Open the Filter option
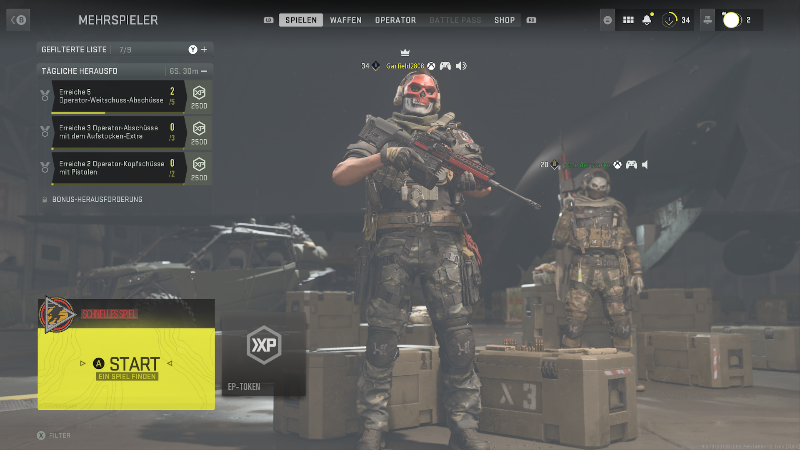 [54, 435]
